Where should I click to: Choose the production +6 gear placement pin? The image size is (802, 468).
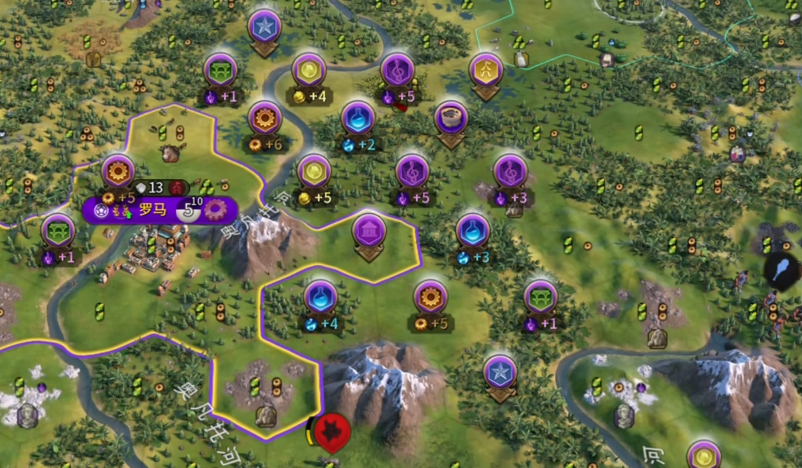265,119
